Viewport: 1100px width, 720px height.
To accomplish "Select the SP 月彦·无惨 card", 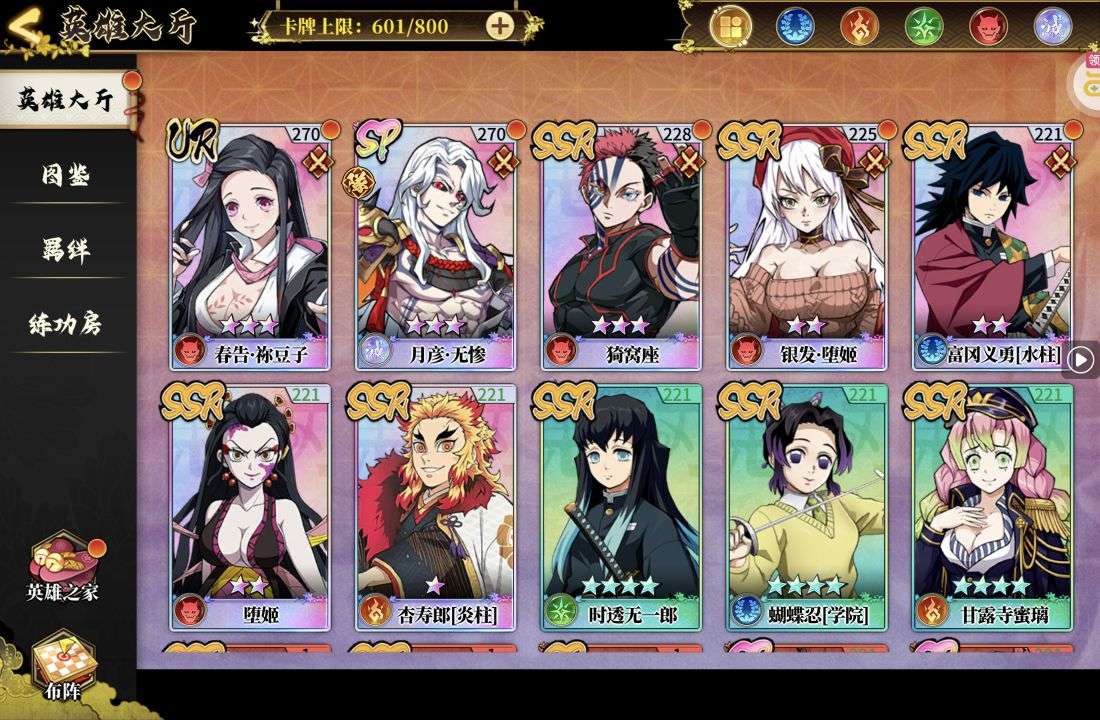I will coord(435,245).
